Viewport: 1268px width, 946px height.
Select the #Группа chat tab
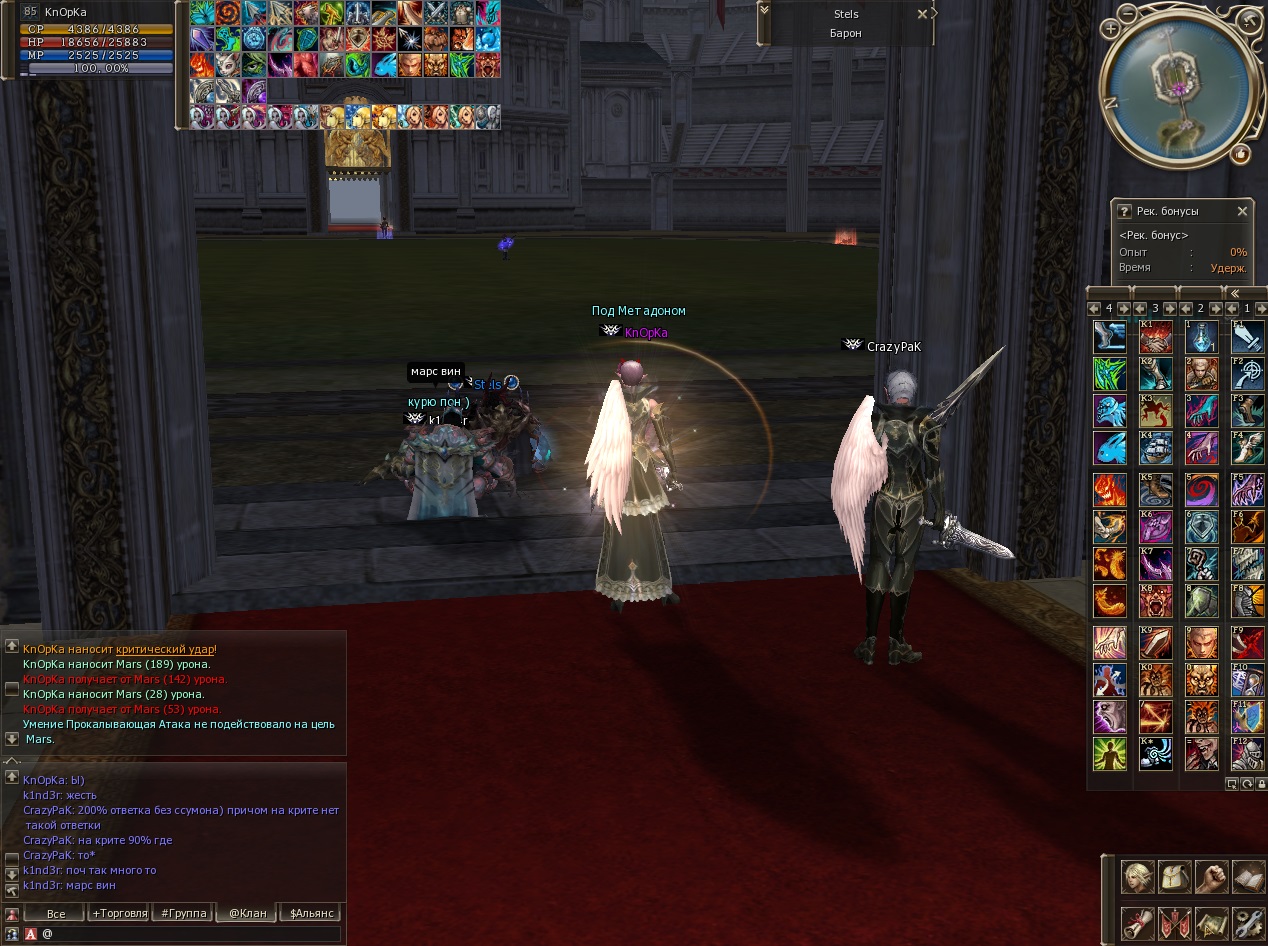(183, 913)
